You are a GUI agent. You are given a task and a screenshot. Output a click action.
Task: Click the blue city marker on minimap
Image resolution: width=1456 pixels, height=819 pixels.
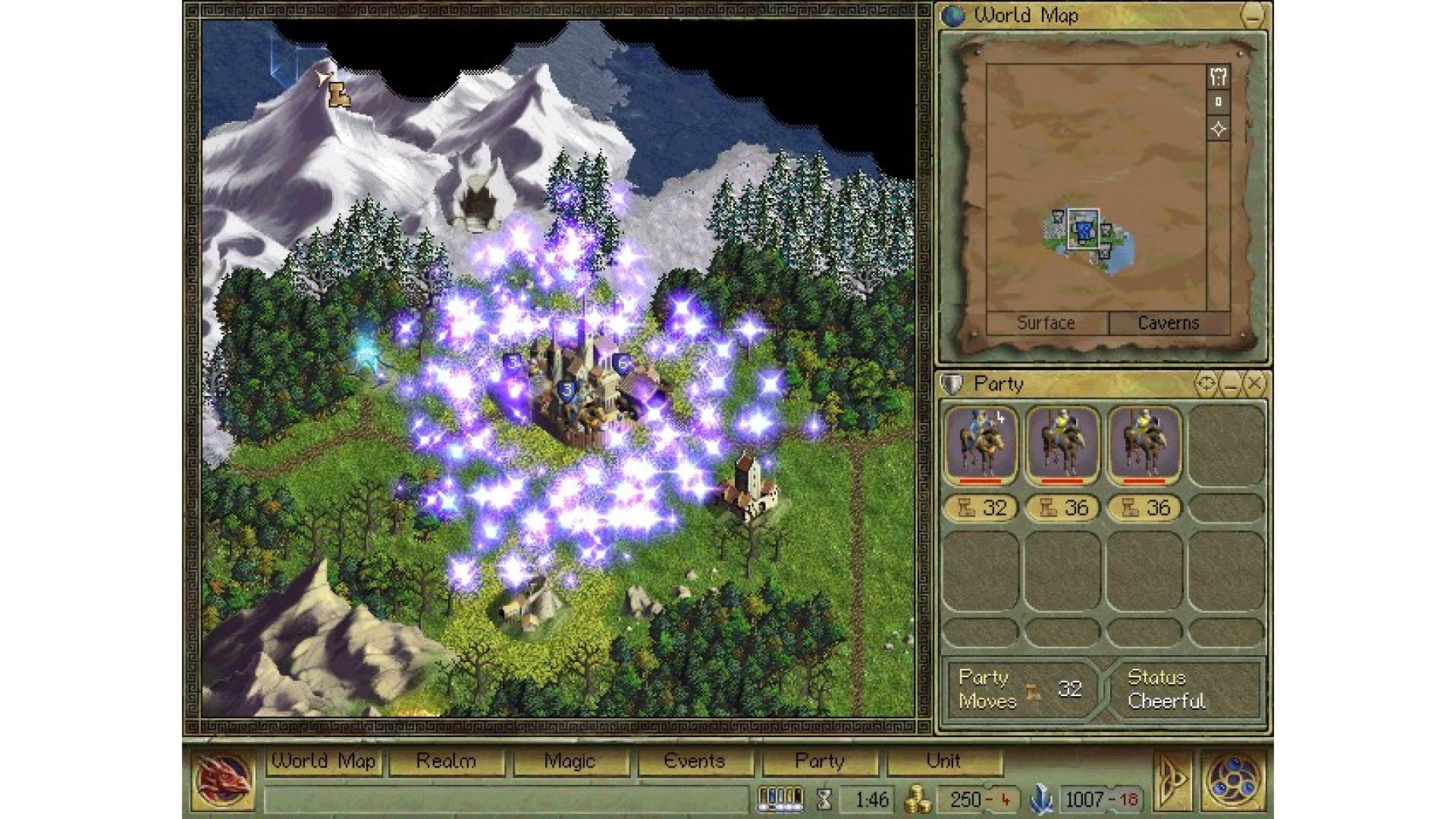tap(1083, 229)
